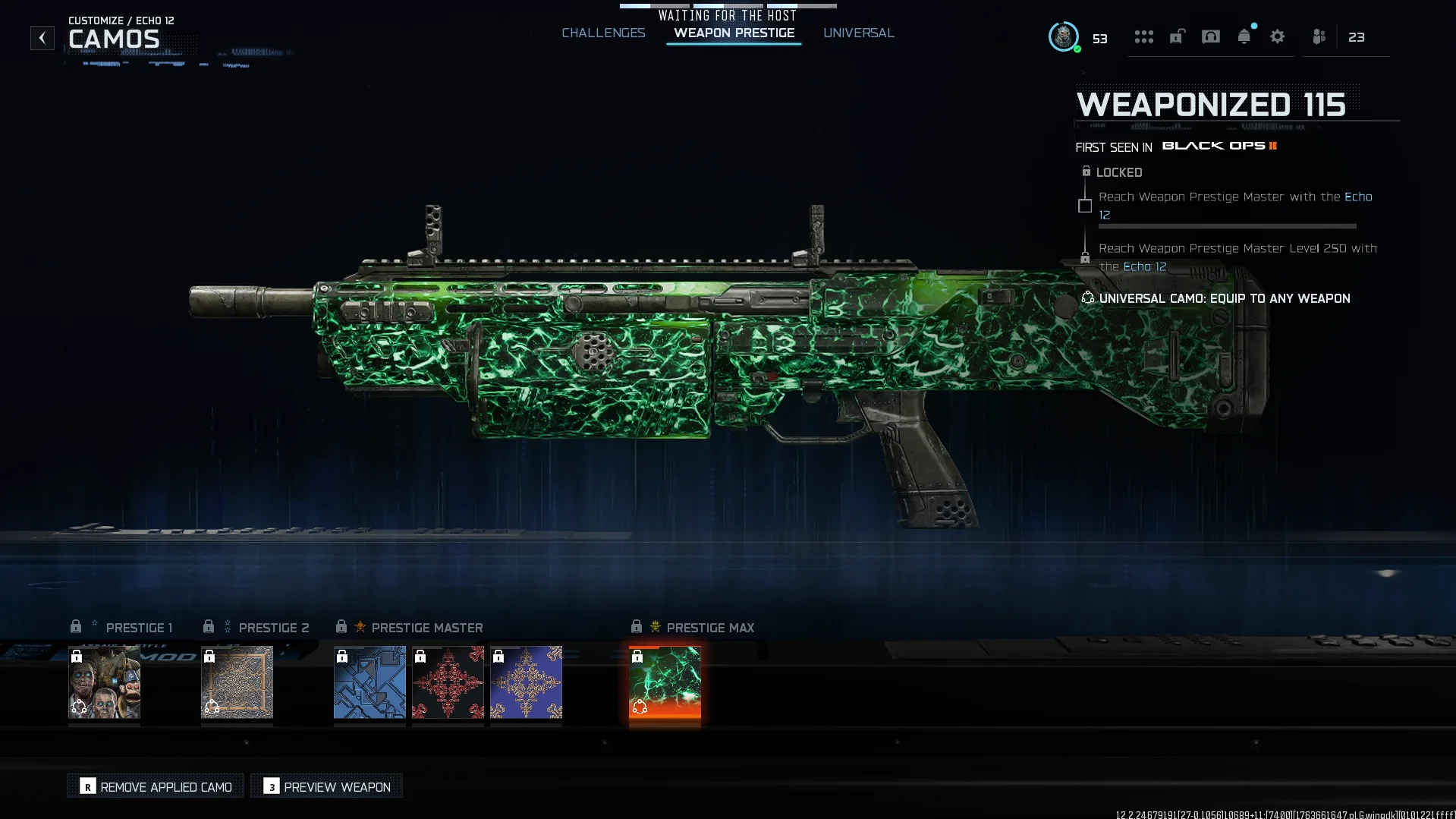
Task: Switch to the Challenges tab
Action: [603, 33]
